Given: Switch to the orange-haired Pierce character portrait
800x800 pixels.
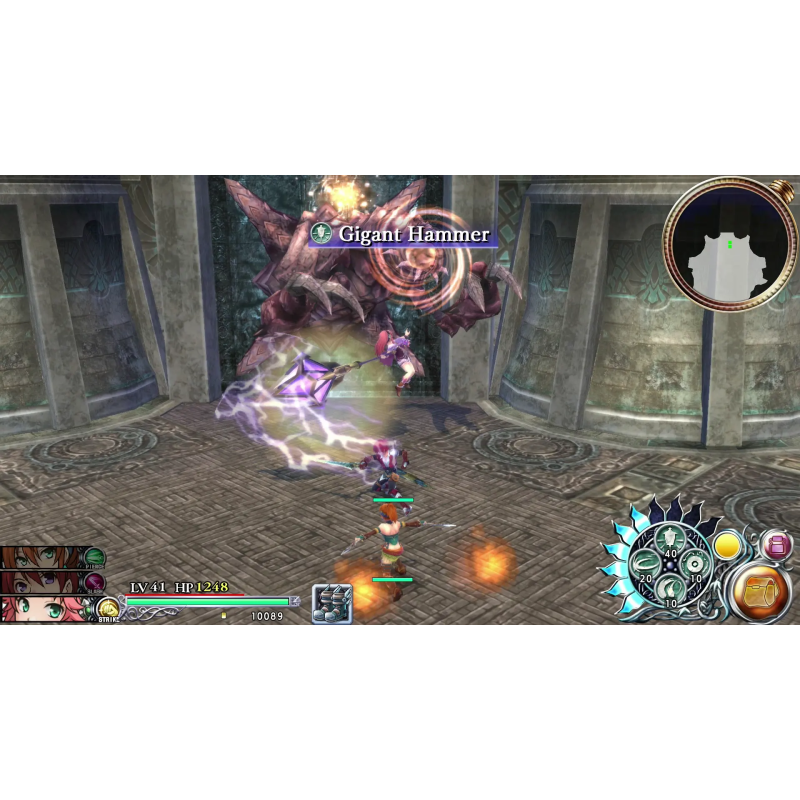Looking at the screenshot, I should tap(40, 558).
